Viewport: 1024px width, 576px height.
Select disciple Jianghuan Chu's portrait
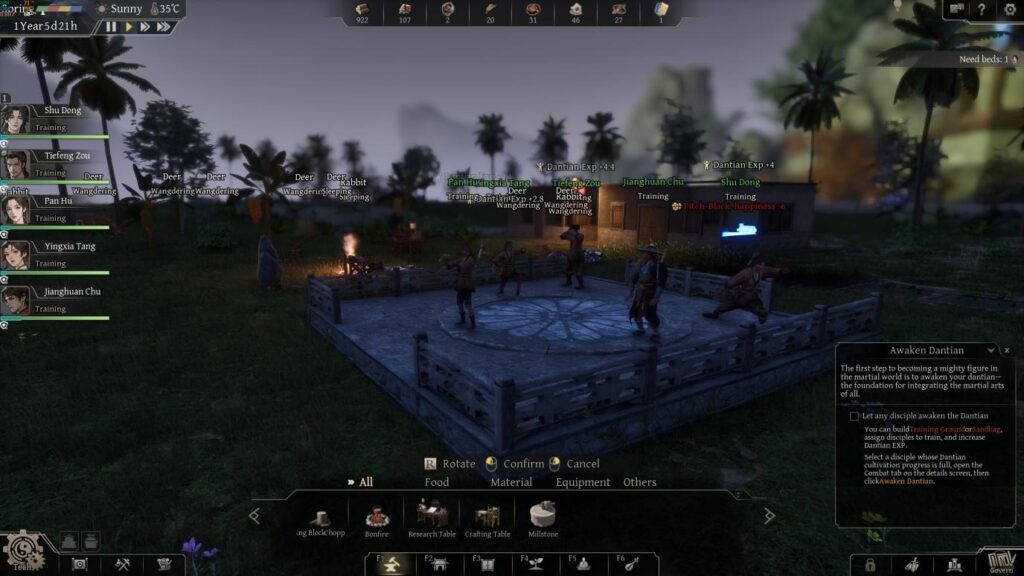pyautogui.click(x=15, y=300)
